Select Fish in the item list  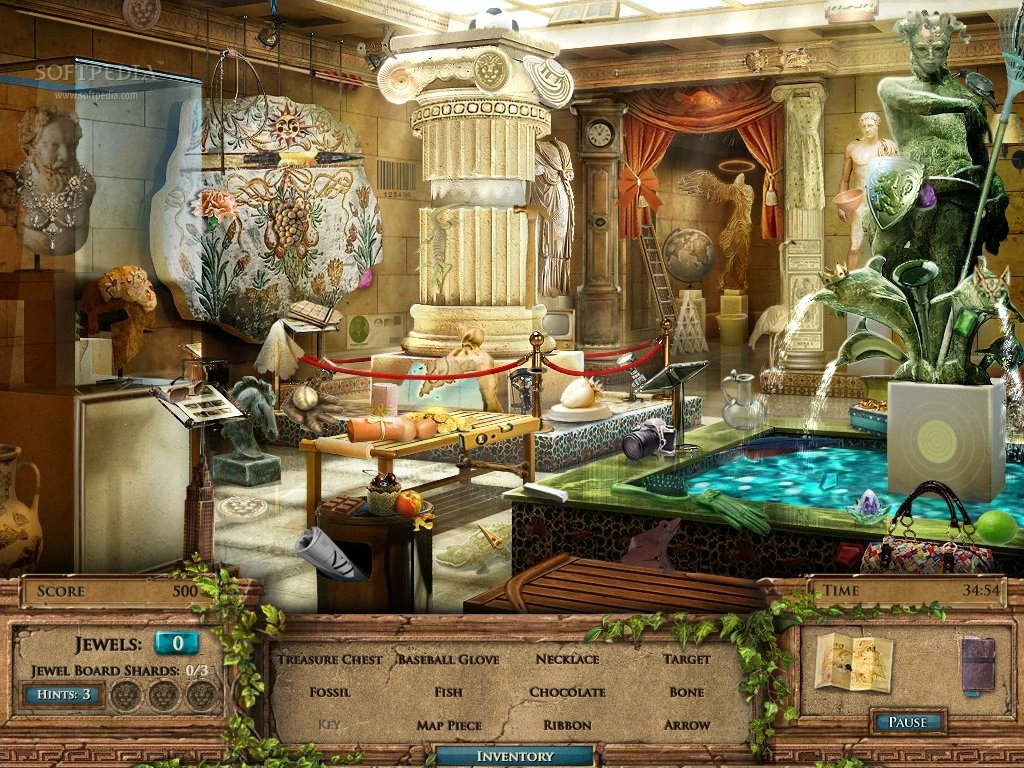[x=448, y=692]
